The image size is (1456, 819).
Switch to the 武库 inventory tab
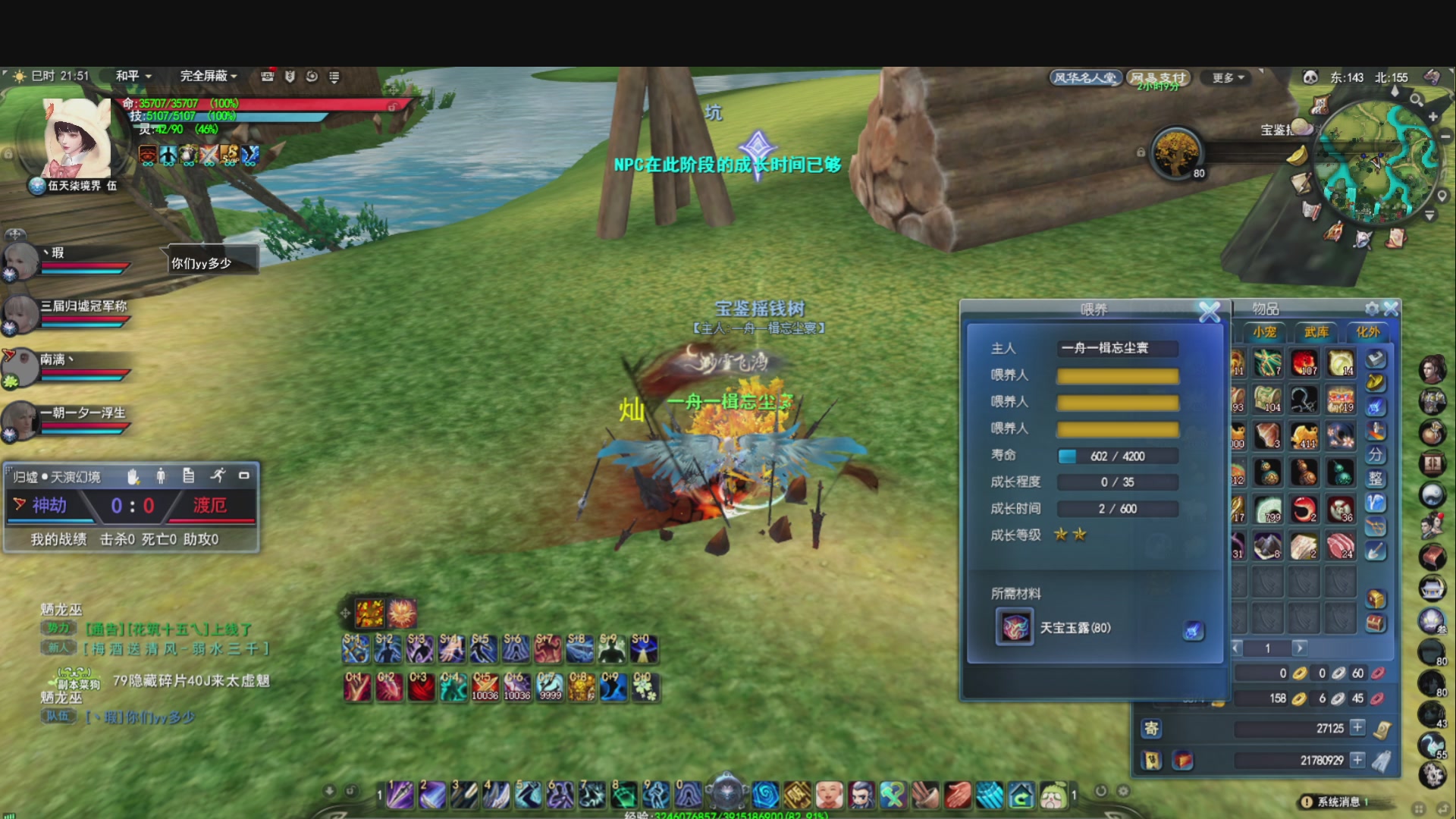(1316, 332)
